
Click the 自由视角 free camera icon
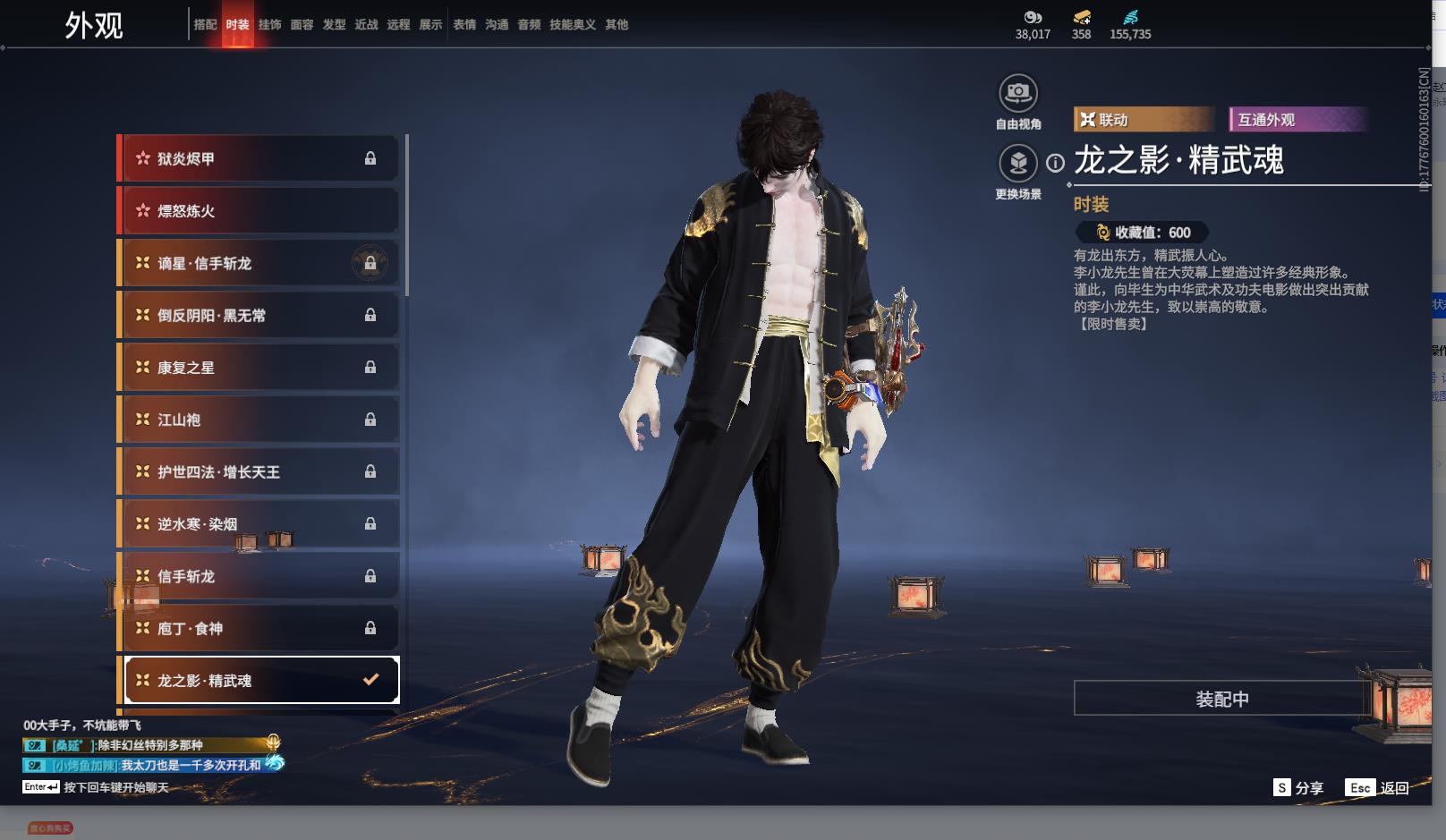(x=1017, y=92)
